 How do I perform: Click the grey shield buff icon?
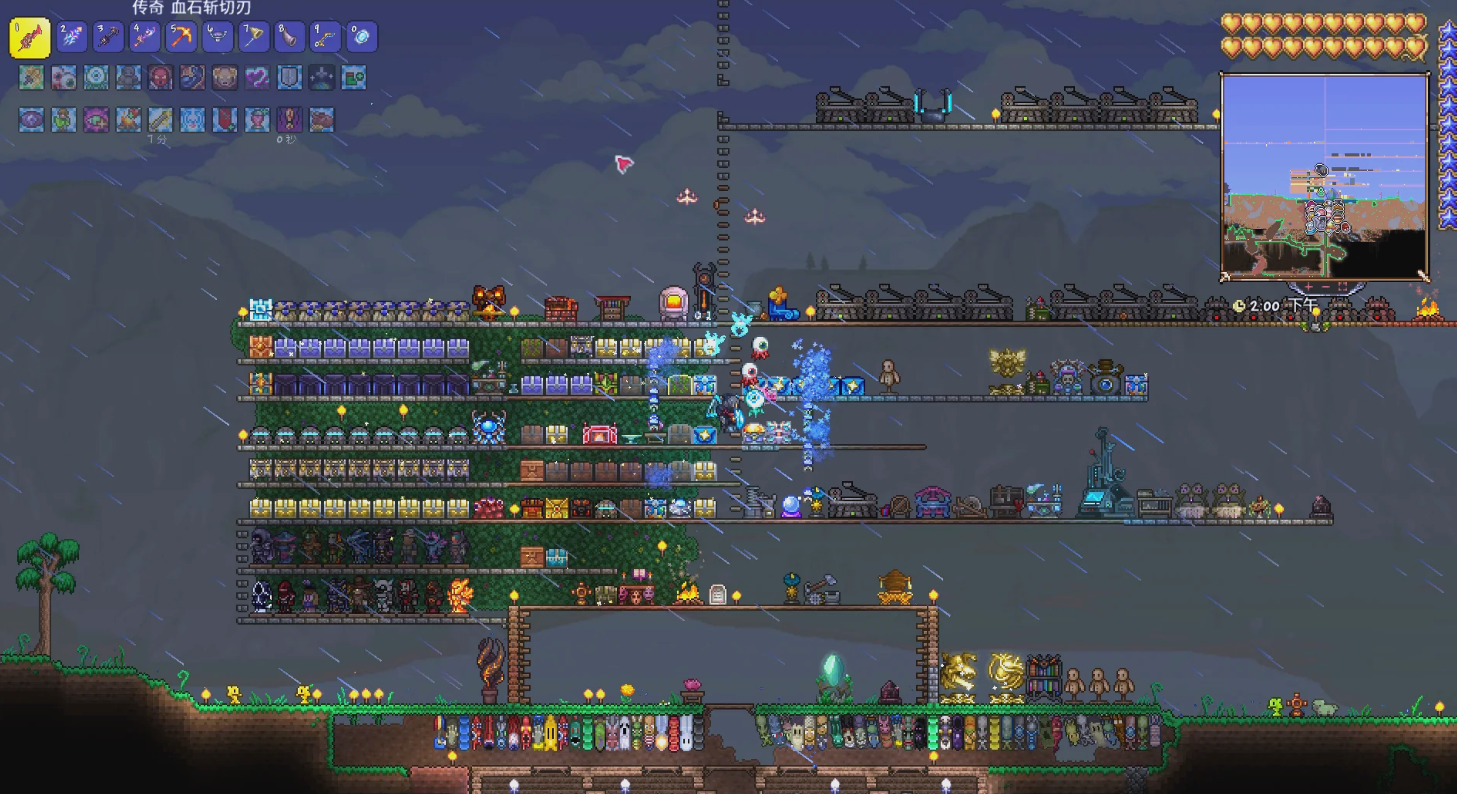tap(289, 77)
